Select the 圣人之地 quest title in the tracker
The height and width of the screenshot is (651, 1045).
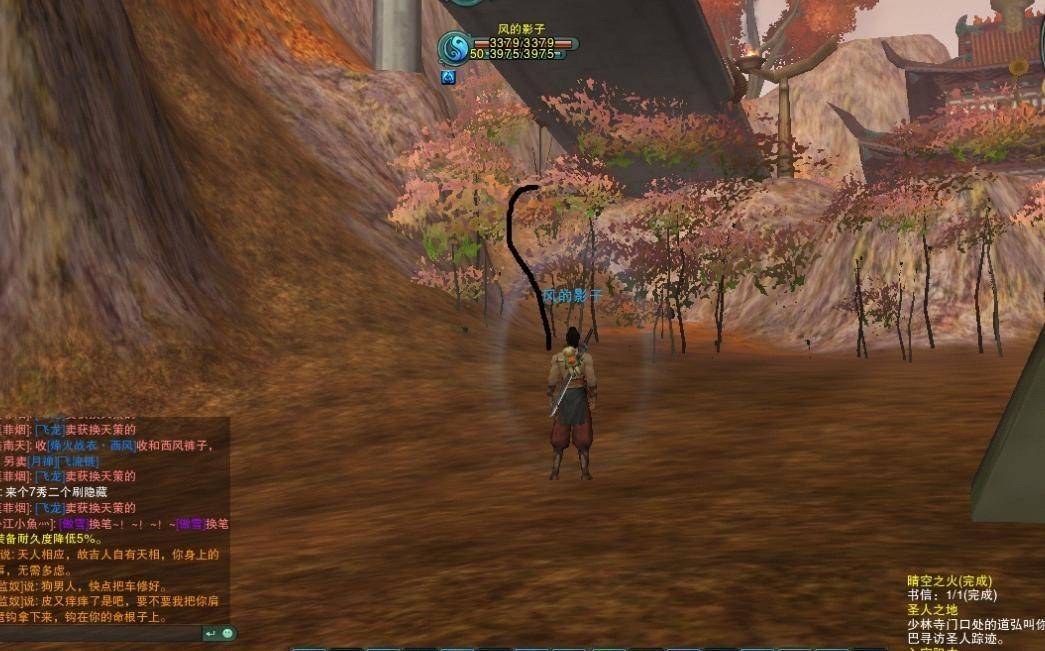[x=932, y=610]
